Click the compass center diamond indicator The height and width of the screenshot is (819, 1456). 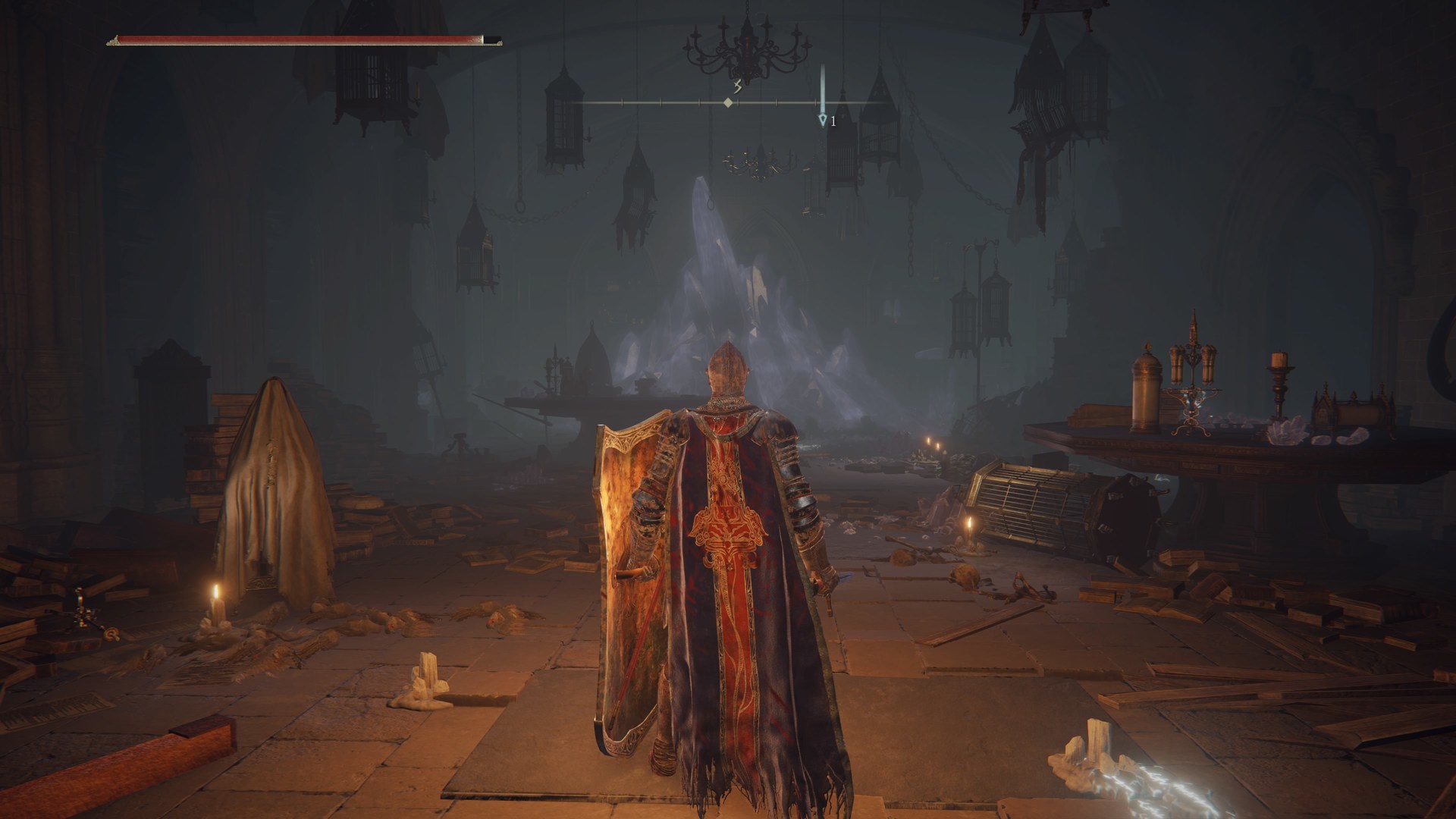coord(728,102)
